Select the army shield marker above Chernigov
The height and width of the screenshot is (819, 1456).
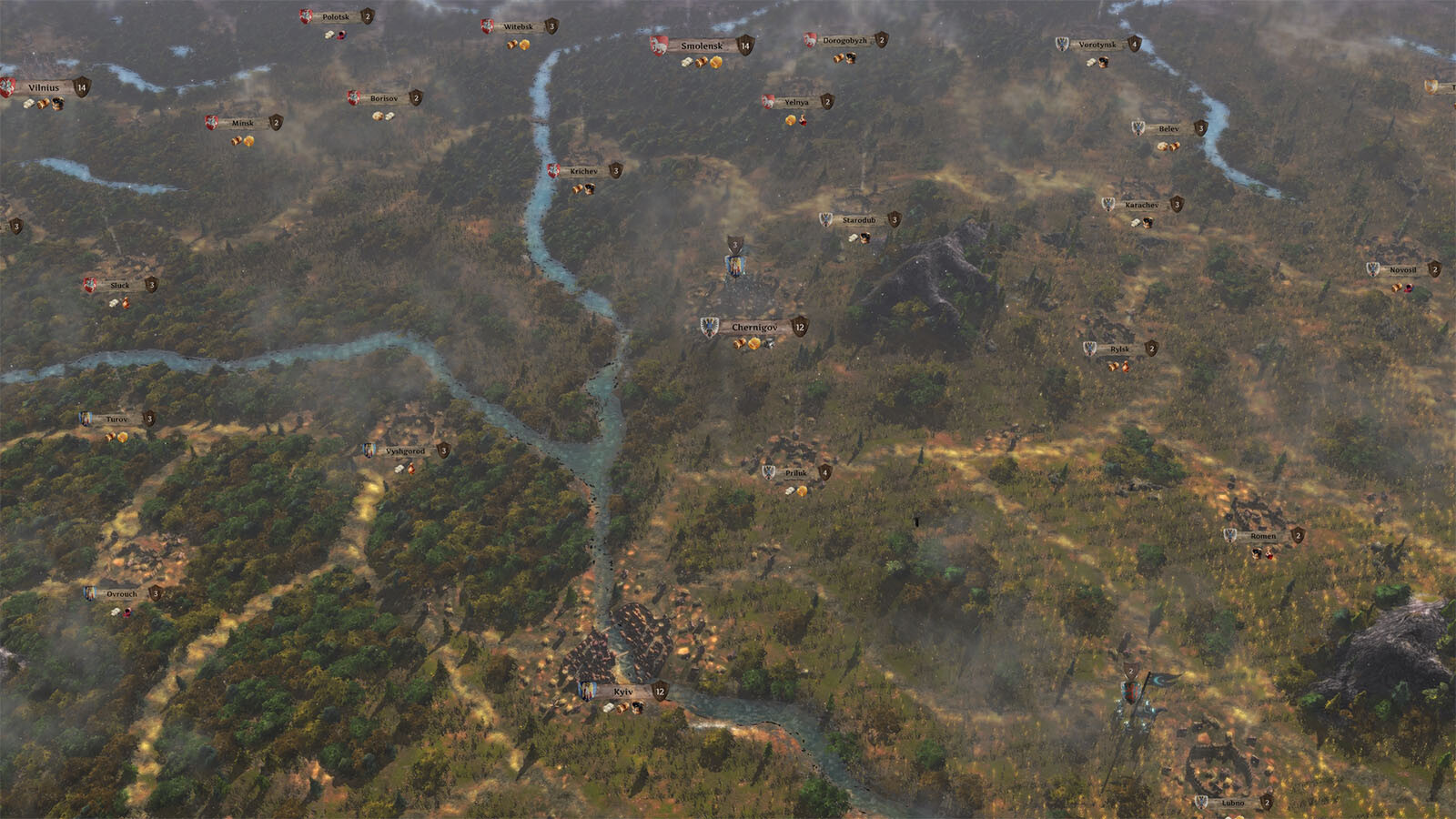pyautogui.click(x=735, y=246)
